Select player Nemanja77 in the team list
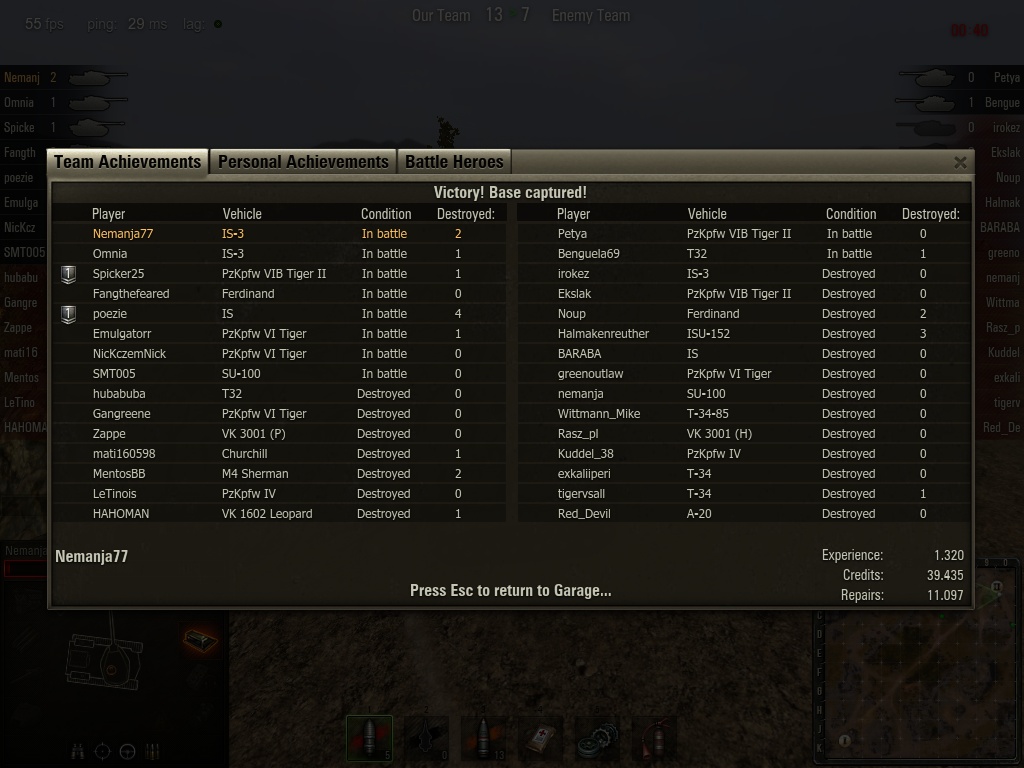 (123, 234)
